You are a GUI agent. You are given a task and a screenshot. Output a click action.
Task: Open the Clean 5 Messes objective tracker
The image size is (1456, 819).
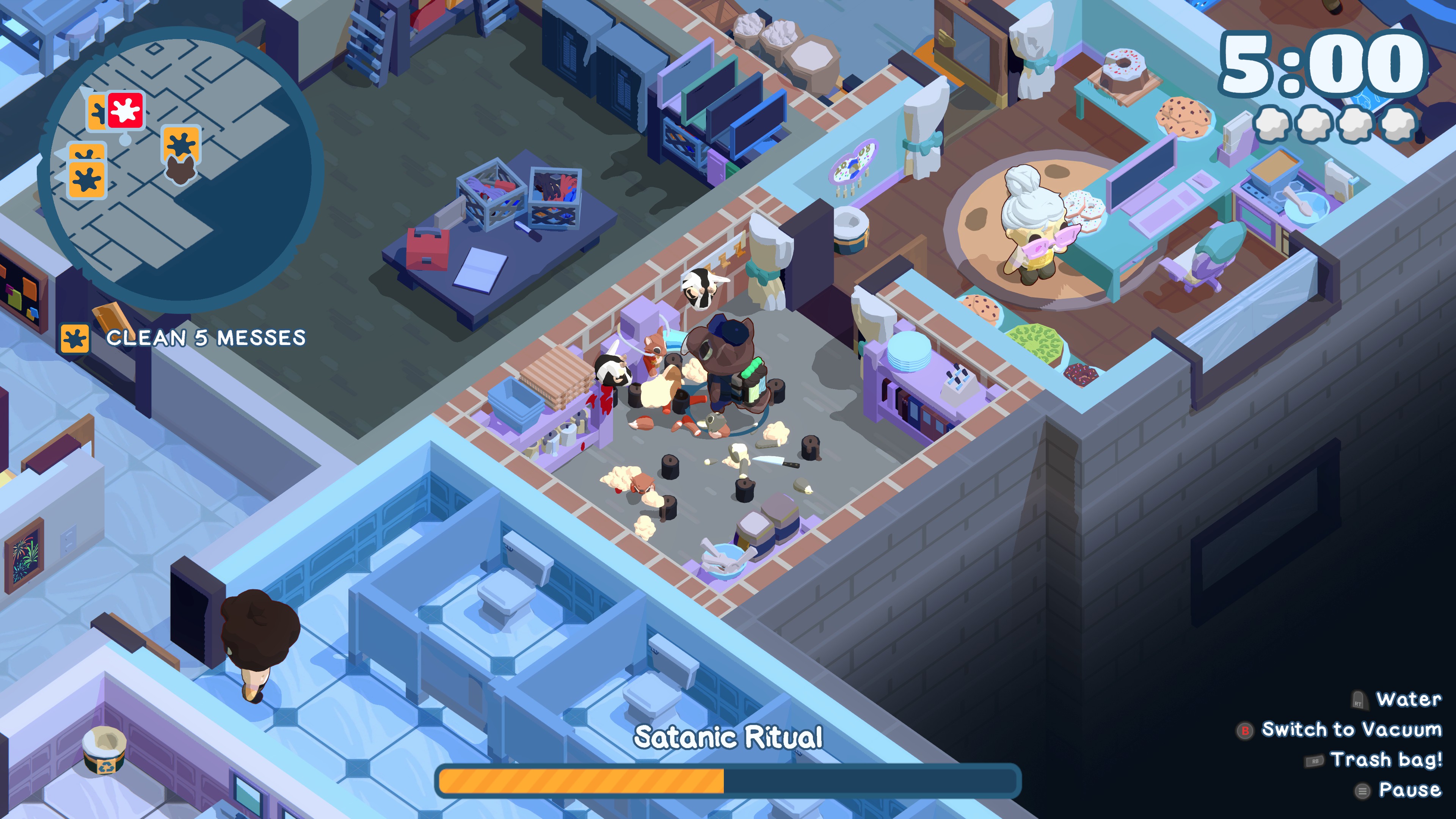tap(184, 338)
